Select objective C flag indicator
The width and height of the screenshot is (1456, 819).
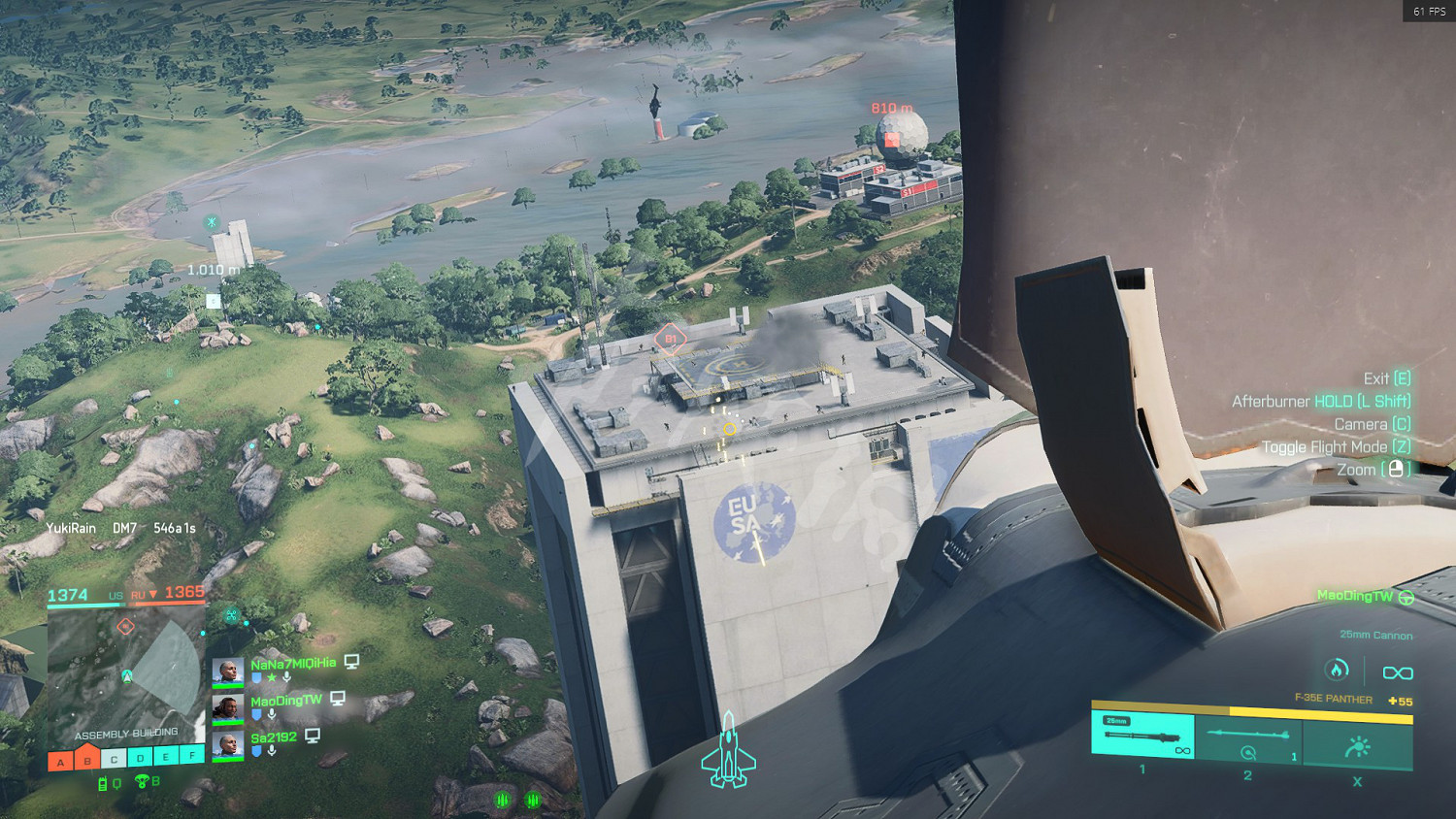click(114, 759)
